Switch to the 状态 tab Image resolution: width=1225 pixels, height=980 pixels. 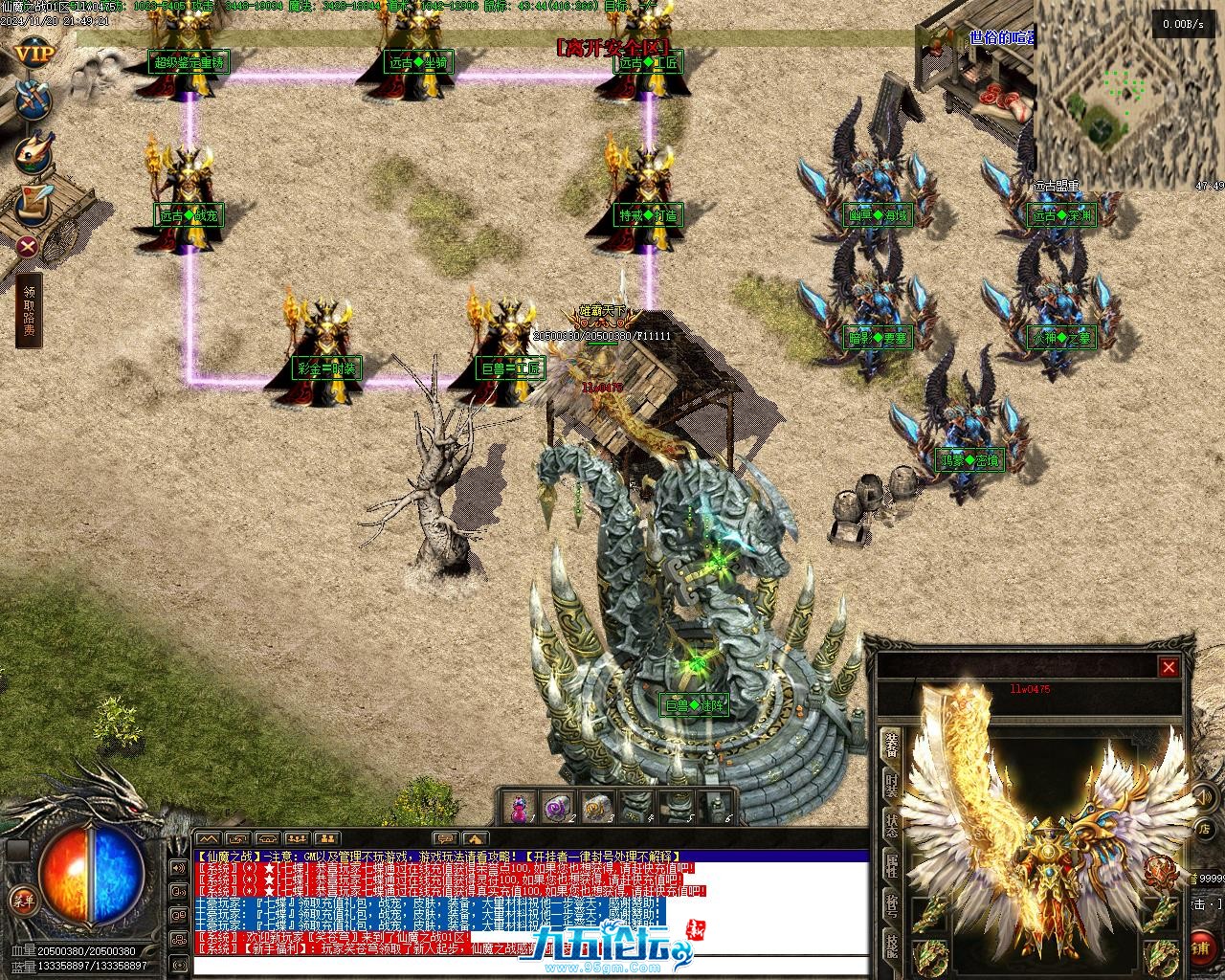click(x=891, y=827)
